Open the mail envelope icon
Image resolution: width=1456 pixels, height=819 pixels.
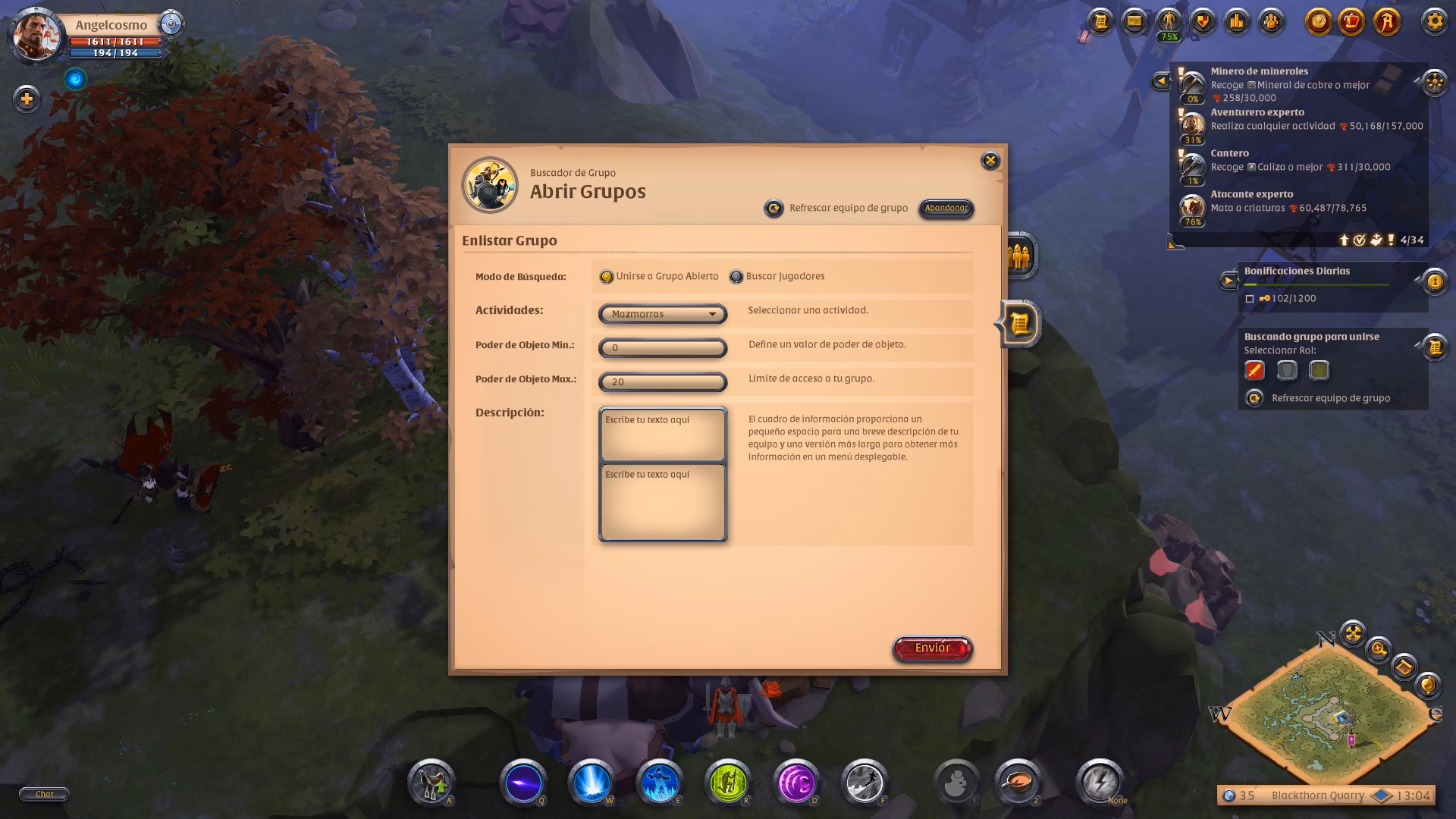click(x=1133, y=20)
